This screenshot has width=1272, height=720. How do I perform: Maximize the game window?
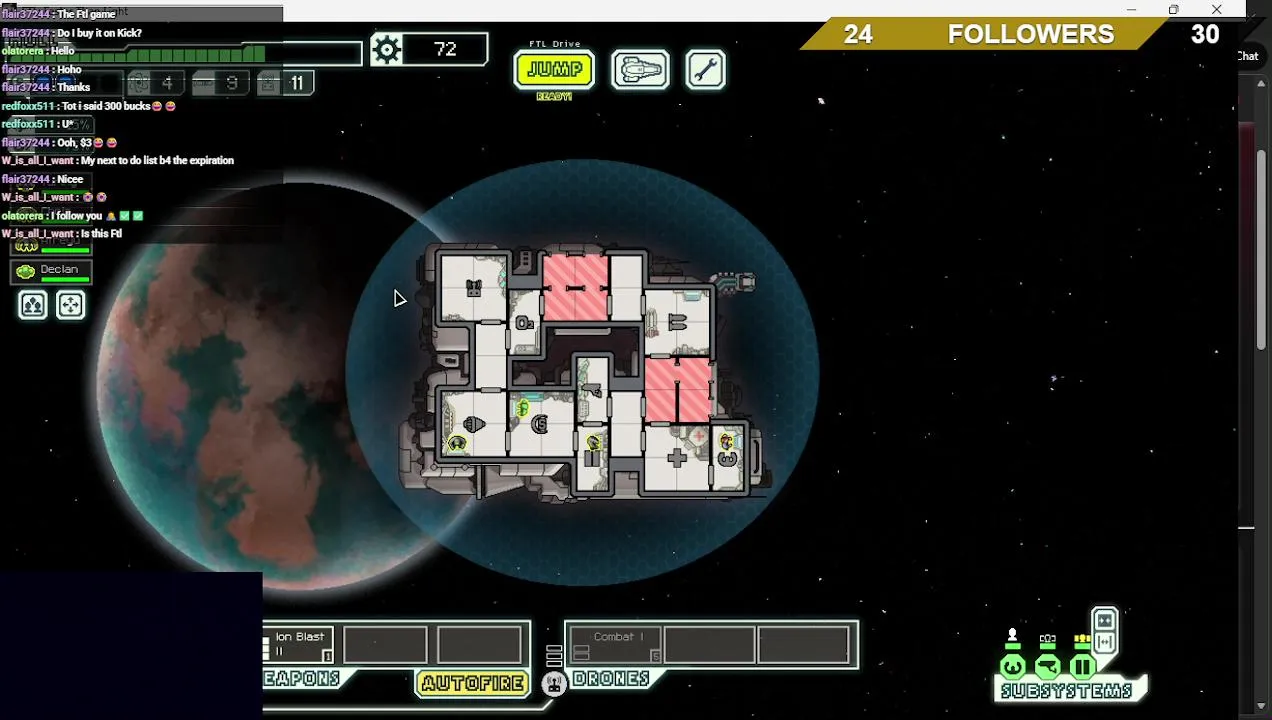1173,10
